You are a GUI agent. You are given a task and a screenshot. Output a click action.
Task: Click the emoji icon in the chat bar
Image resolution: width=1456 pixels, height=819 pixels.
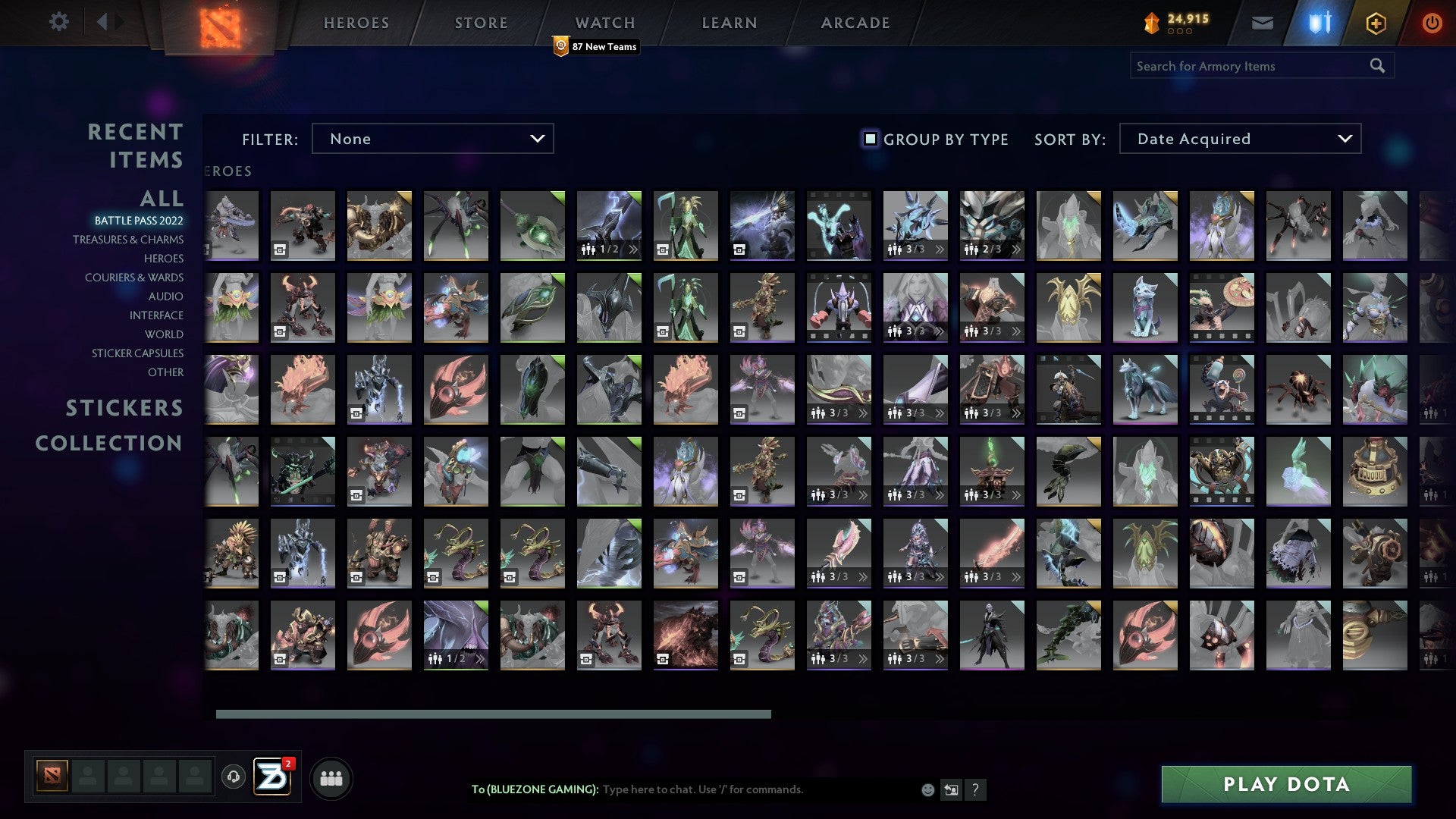coord(927,789)
